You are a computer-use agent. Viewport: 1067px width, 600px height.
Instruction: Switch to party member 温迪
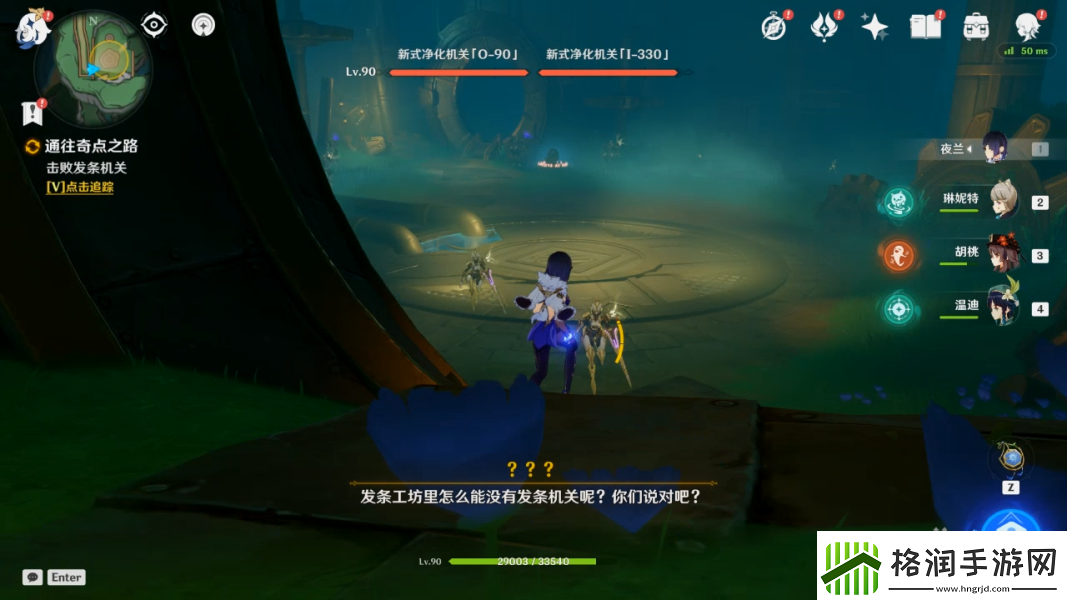pyautogui.click(x=1003, y=307)
